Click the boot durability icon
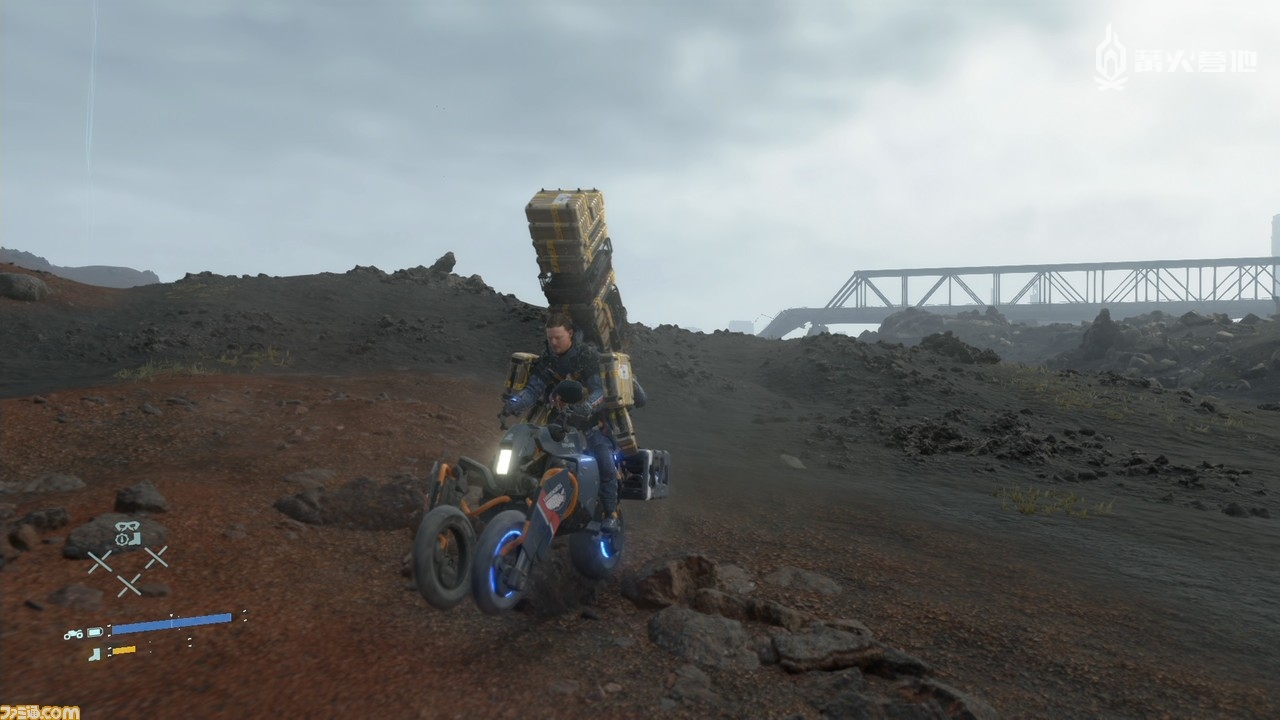The width and height of the screenshot is (1280, 720). click(x=95, y=653)
